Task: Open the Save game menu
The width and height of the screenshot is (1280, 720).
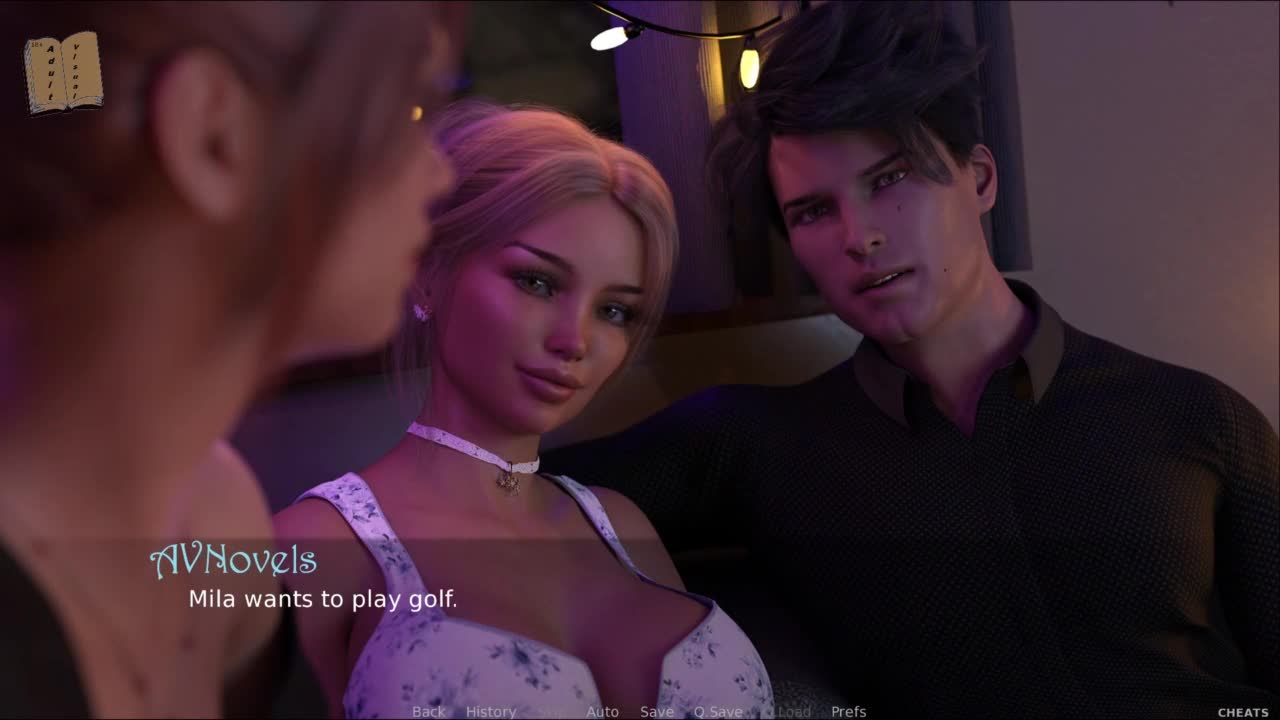Action: tap(657, 711)
